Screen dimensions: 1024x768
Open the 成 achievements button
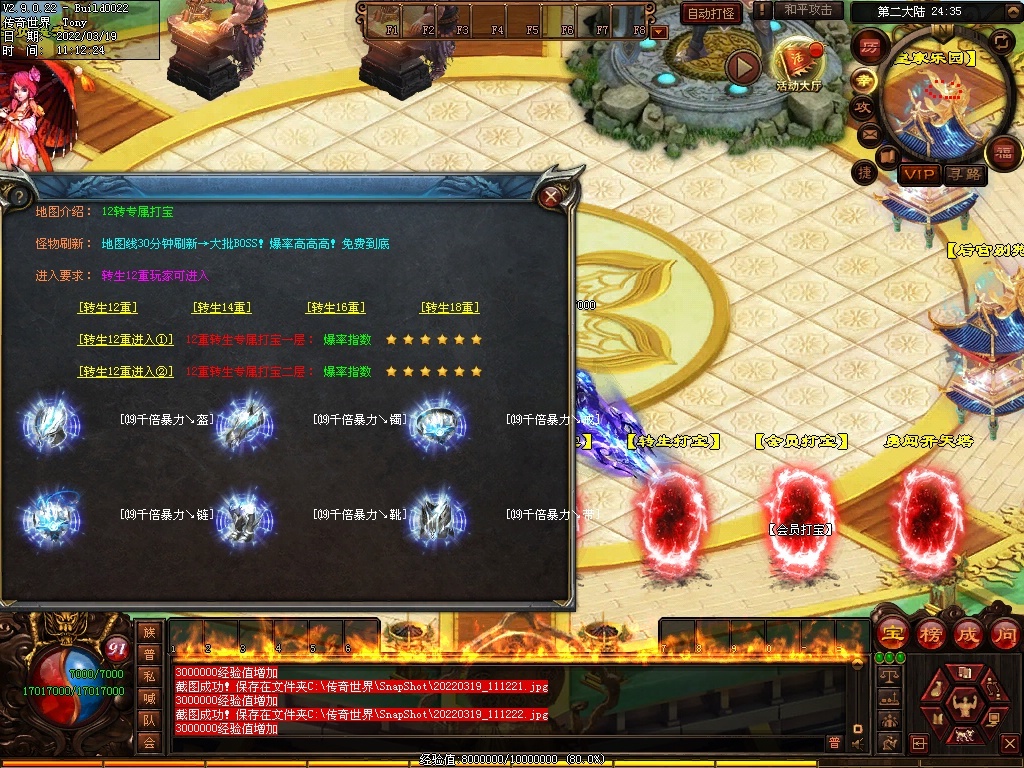[x=968, y=635]
